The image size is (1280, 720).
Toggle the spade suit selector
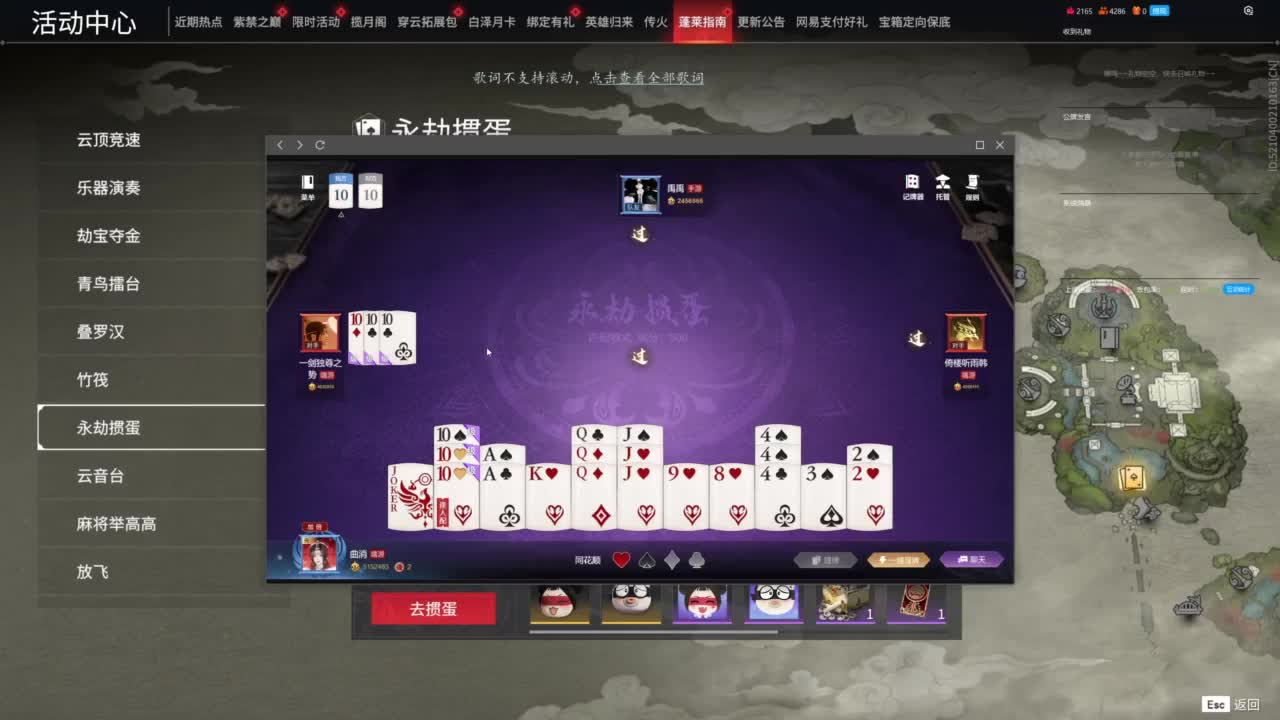(x=646, y=559)
